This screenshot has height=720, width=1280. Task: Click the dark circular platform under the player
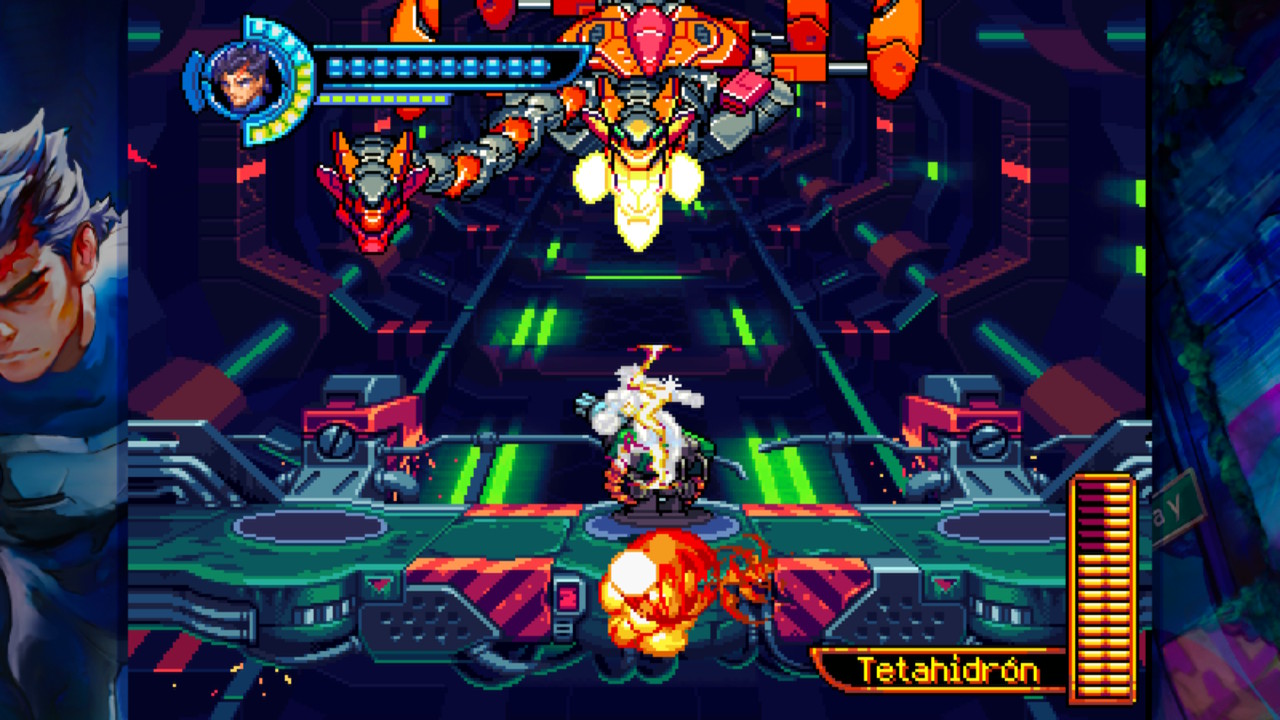(660, 520)
